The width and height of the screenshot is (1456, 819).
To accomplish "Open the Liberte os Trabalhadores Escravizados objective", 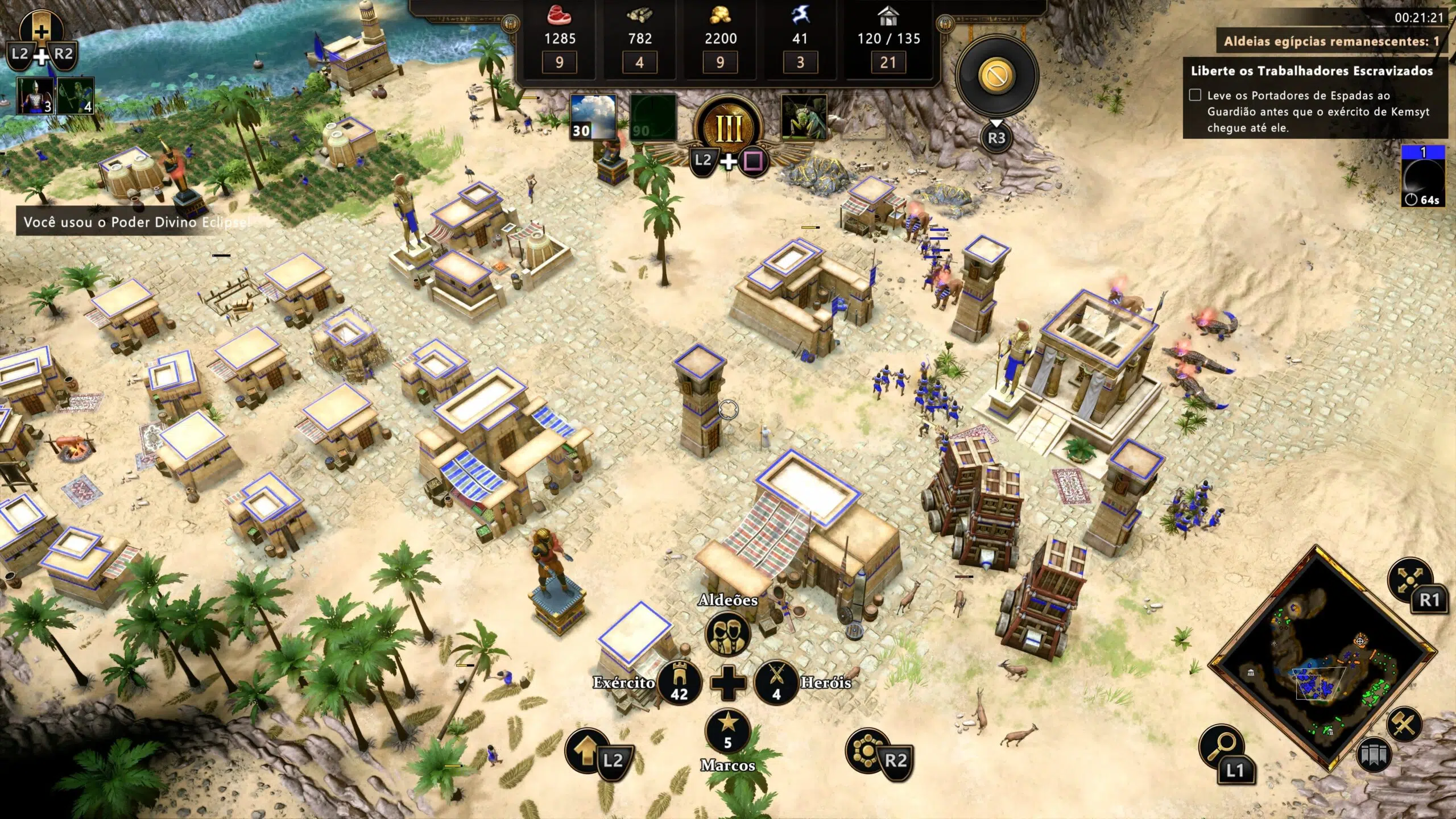I will point(1312,71).
